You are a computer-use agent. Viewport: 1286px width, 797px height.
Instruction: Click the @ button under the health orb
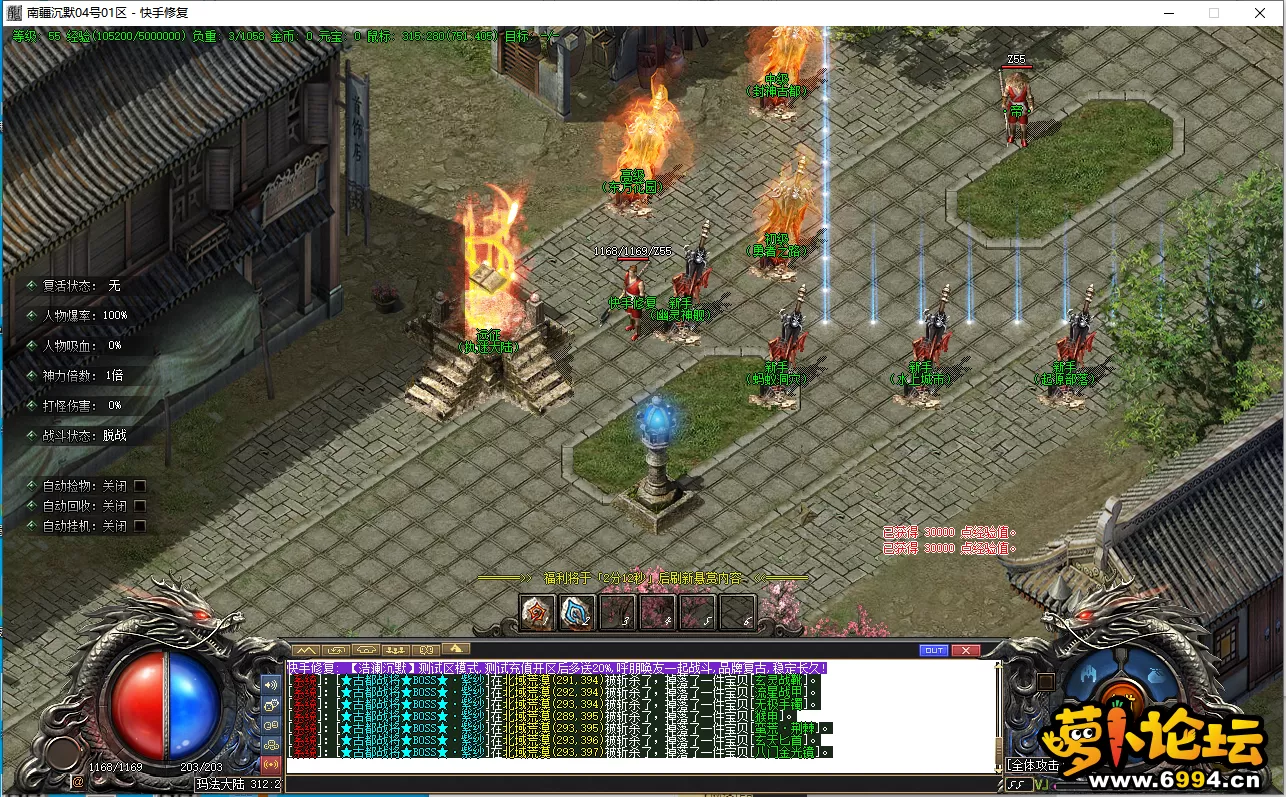point(78,782)
